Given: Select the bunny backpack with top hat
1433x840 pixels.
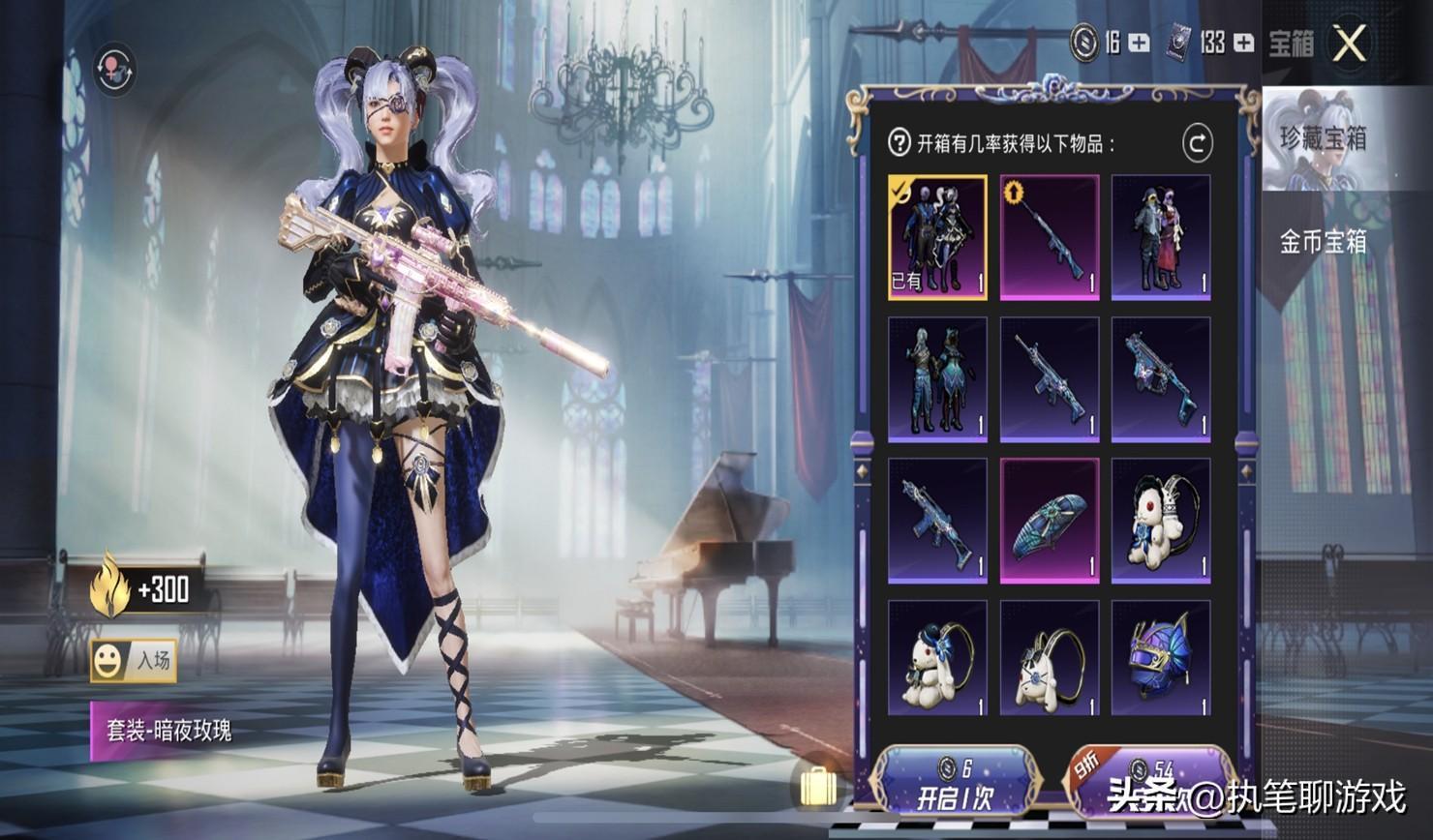Looking at the screenshot, I should coord(937,658).
